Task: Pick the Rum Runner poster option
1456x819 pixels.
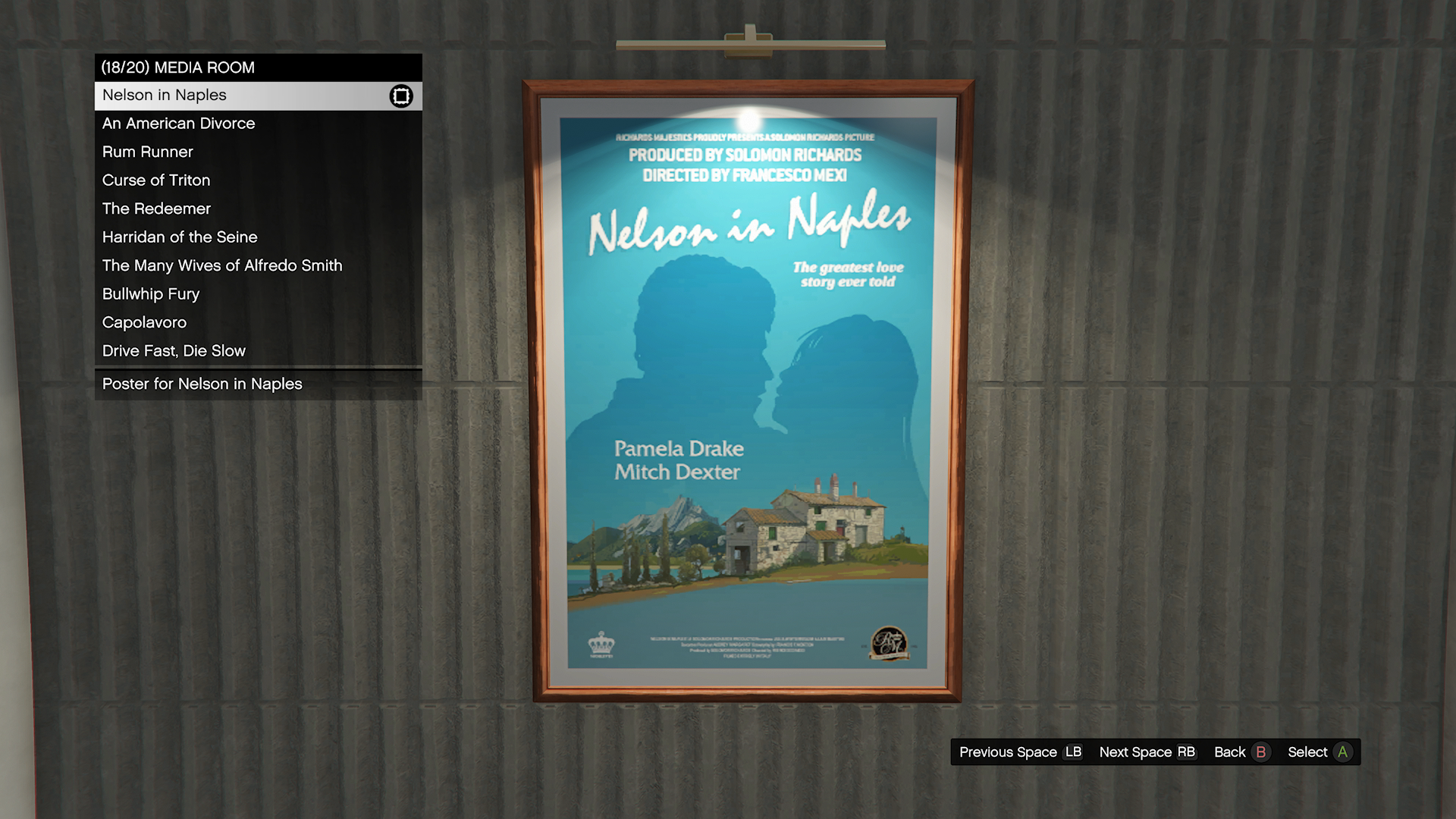Action: (258, 152)
